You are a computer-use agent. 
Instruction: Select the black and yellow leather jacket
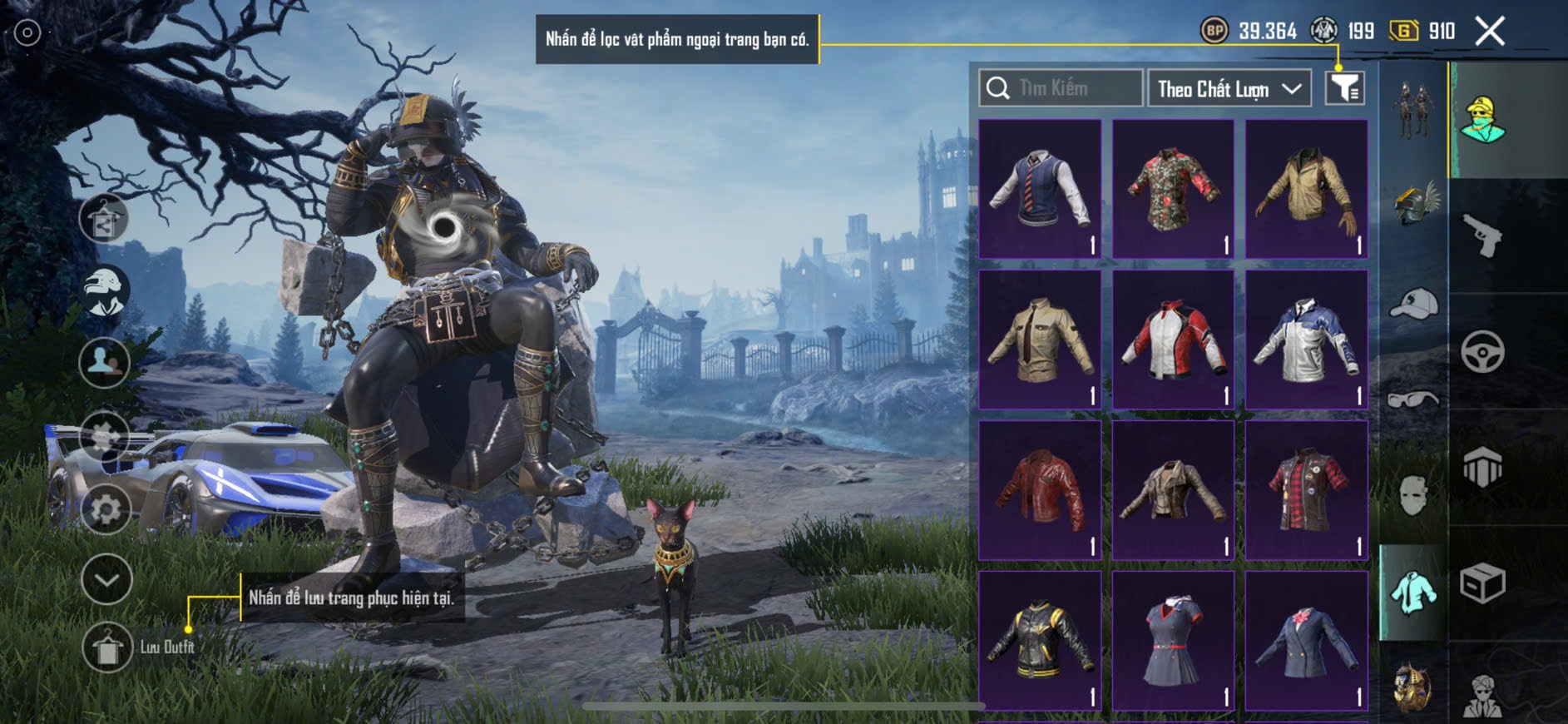coord(1040,641)
